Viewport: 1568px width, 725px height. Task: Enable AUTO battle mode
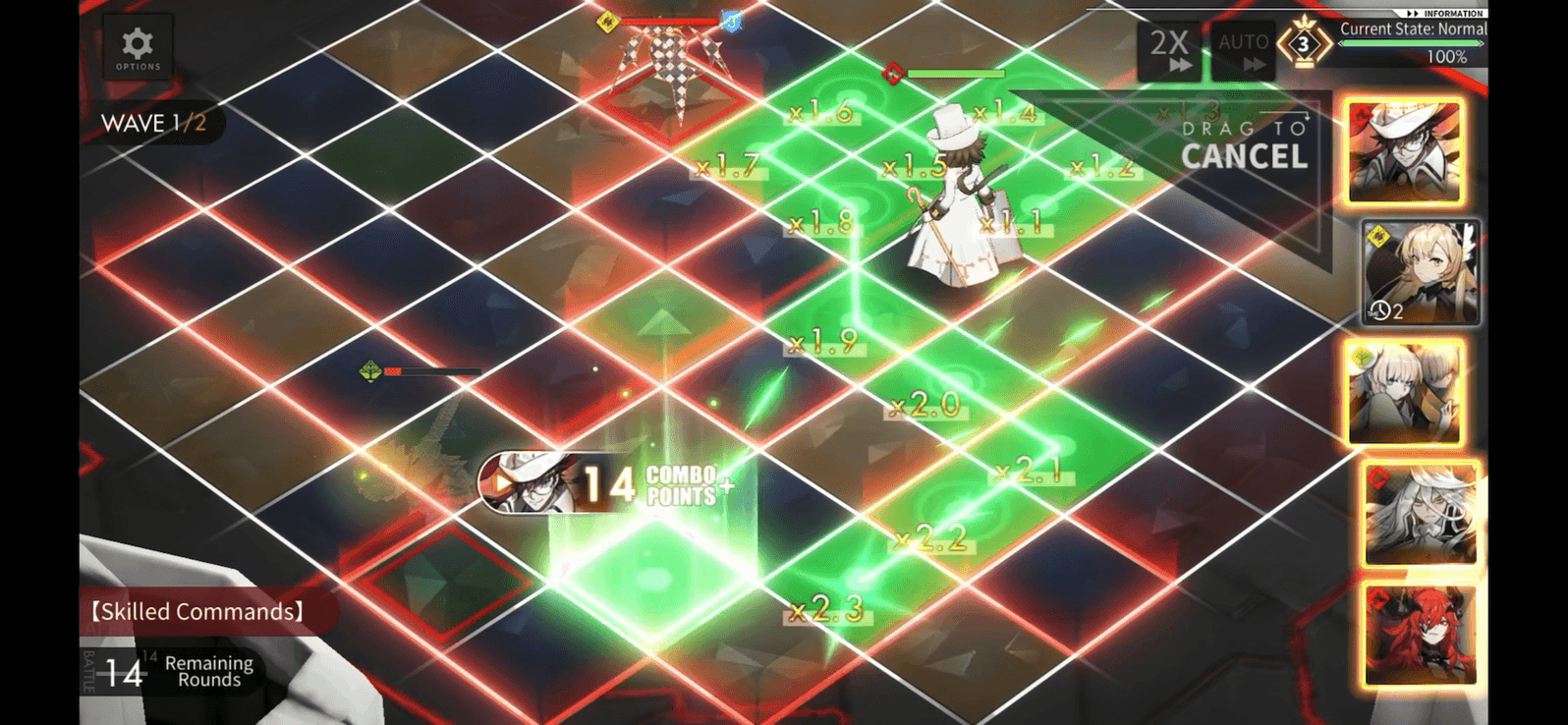pos(1244,48)
